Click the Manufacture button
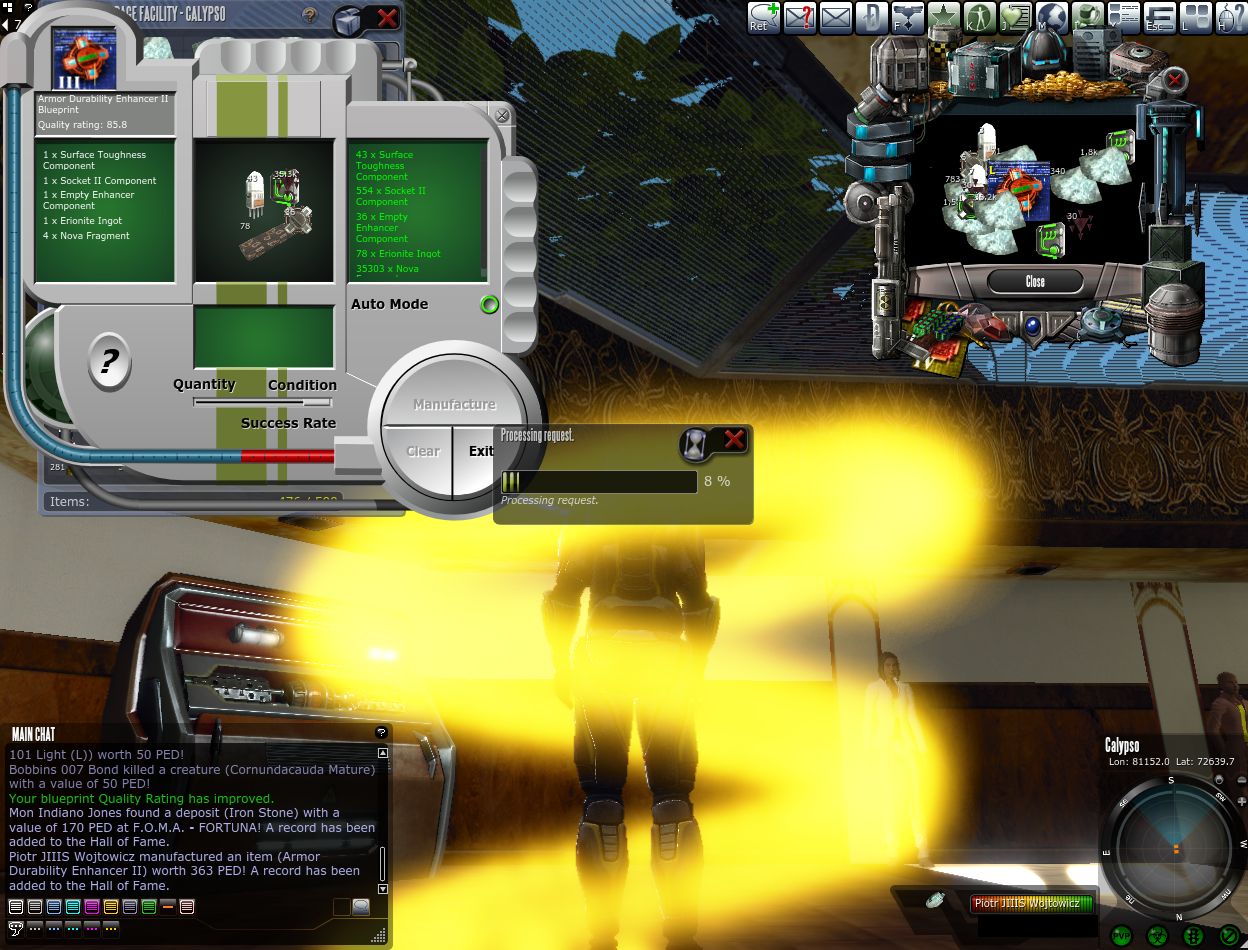1248x950 pixels. 454,404
